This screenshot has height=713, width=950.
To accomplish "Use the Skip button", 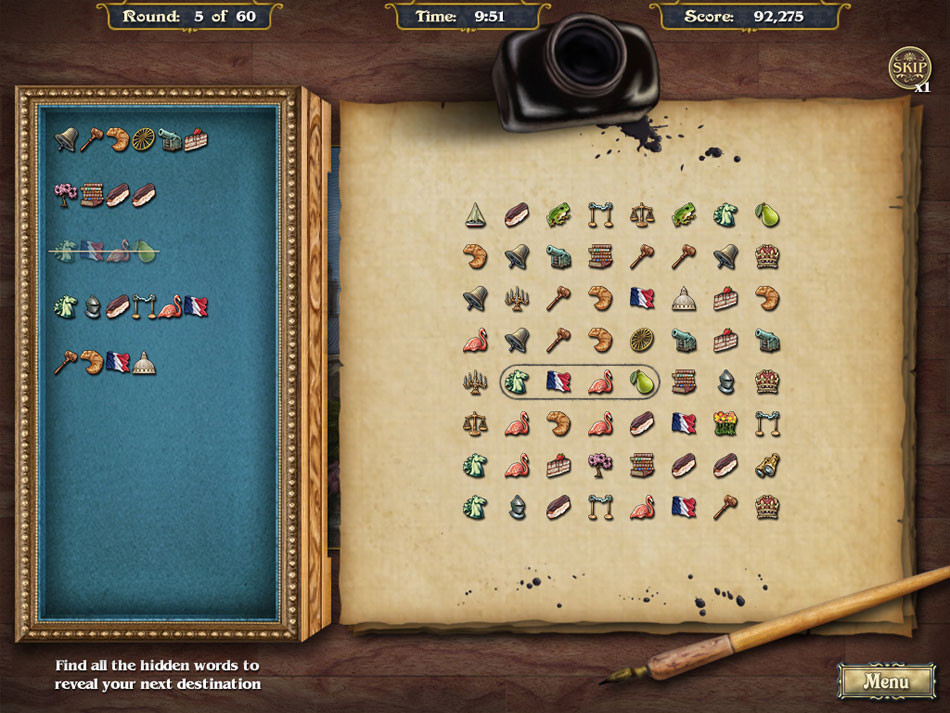I will (909, 68).
